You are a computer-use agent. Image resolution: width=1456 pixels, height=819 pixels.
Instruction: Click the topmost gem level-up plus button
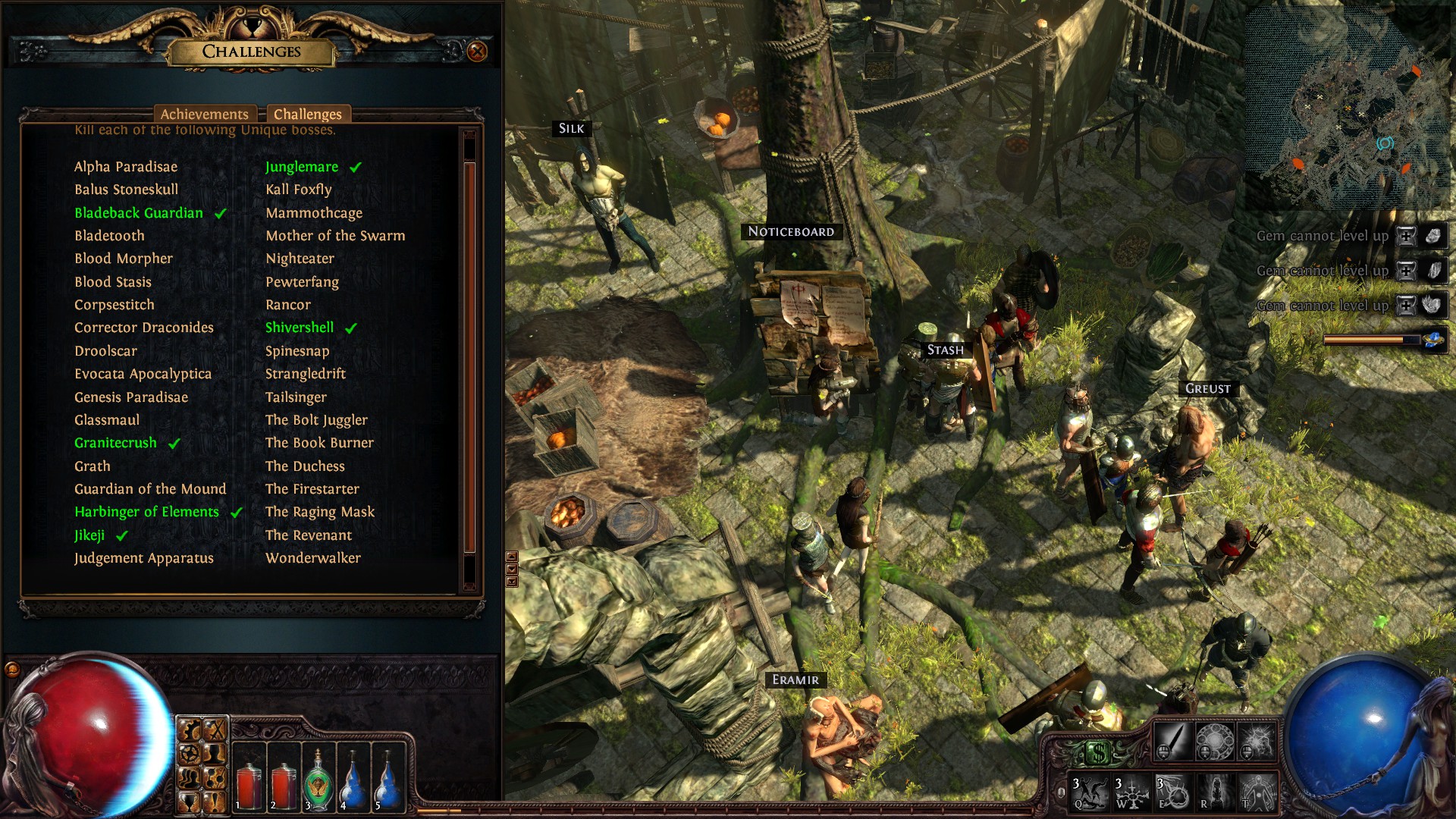pyautogui.click(x=1406, y=236)
